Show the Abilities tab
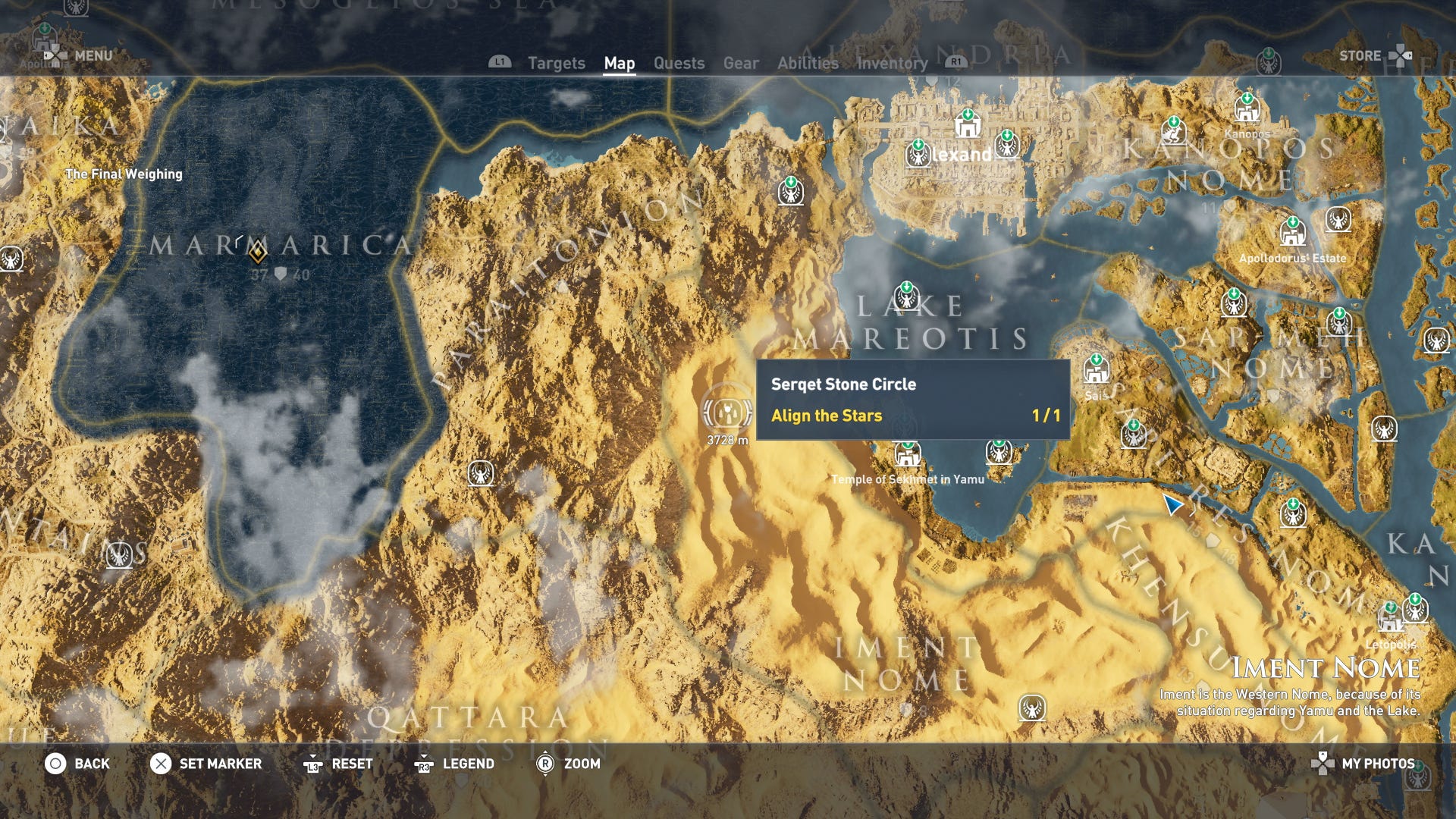Viewport: 1456px width, 819px height. tap(808, 63)
